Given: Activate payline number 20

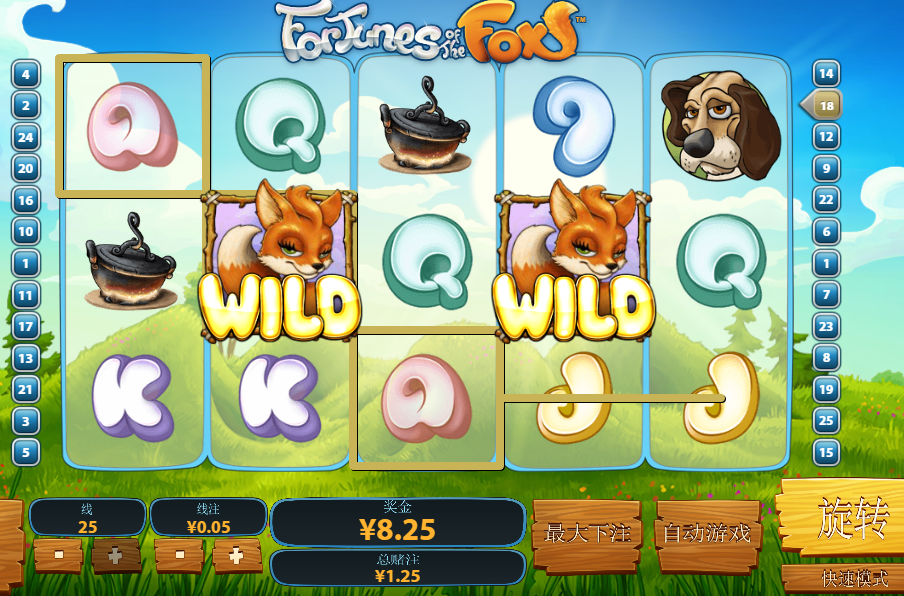Looking at the screenshot, I should 25,169.
